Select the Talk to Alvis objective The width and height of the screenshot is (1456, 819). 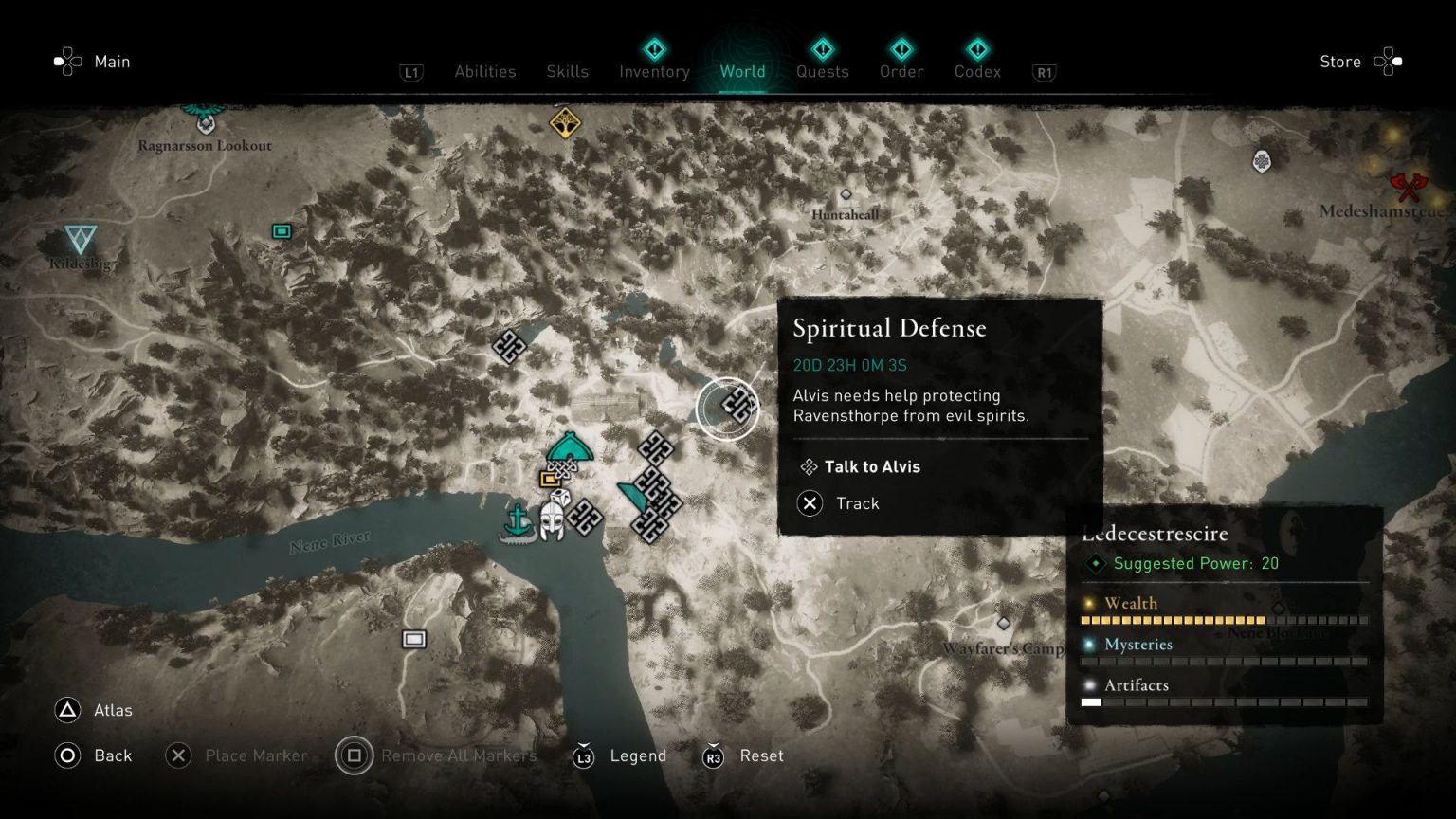(x=873, y=466)
